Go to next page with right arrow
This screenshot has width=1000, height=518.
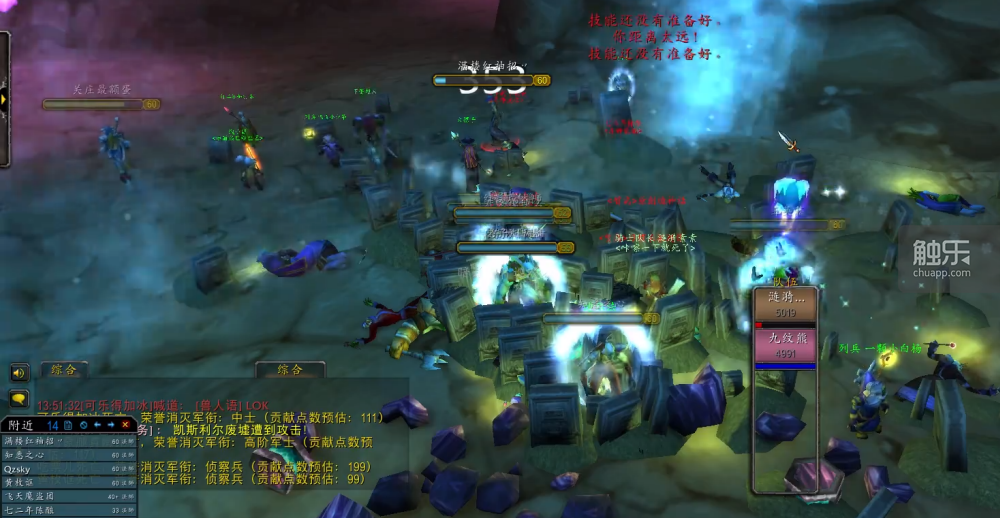[x=111, y=425]
